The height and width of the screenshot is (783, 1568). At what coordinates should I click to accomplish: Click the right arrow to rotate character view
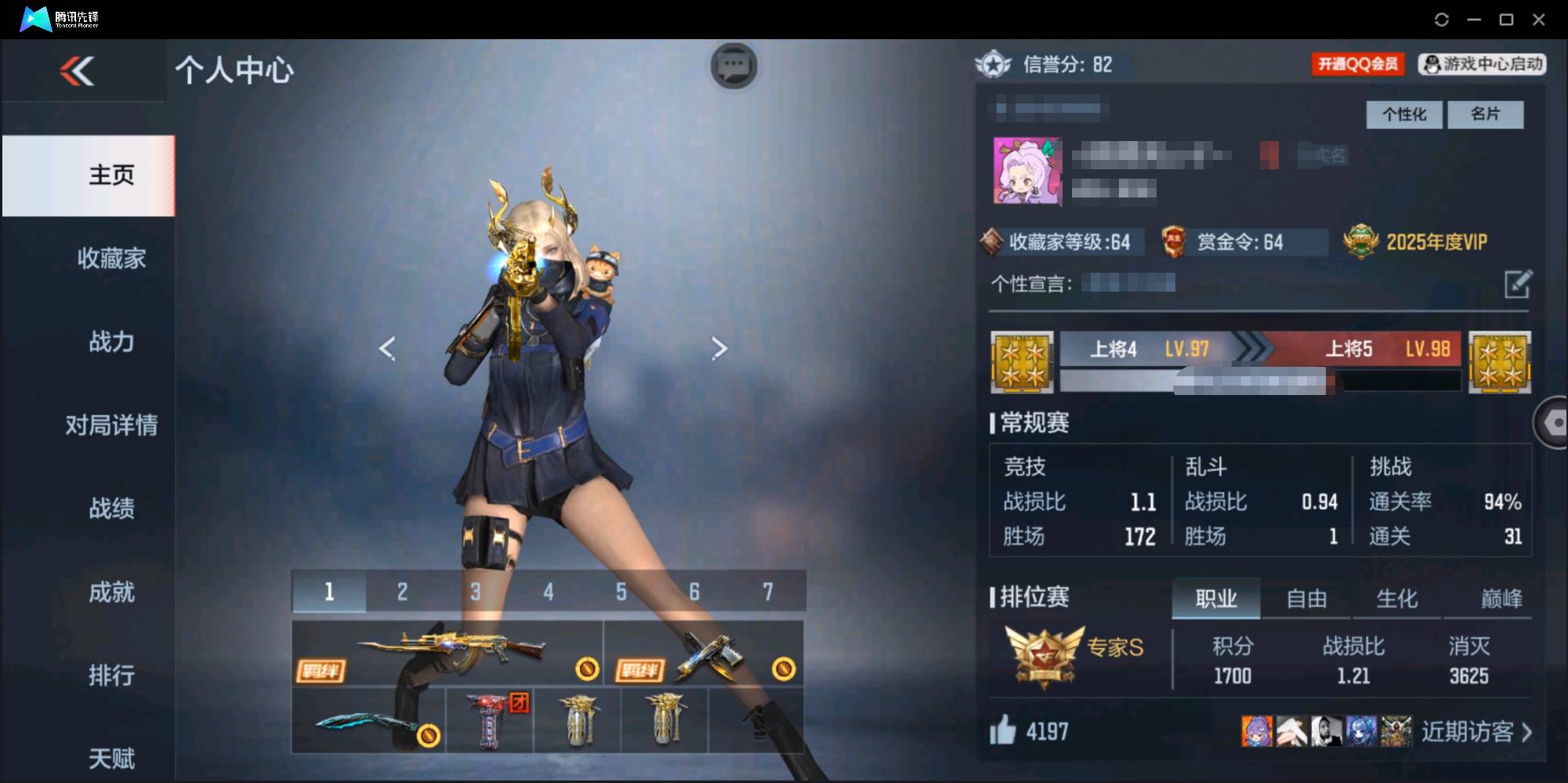tap(719, 348)
